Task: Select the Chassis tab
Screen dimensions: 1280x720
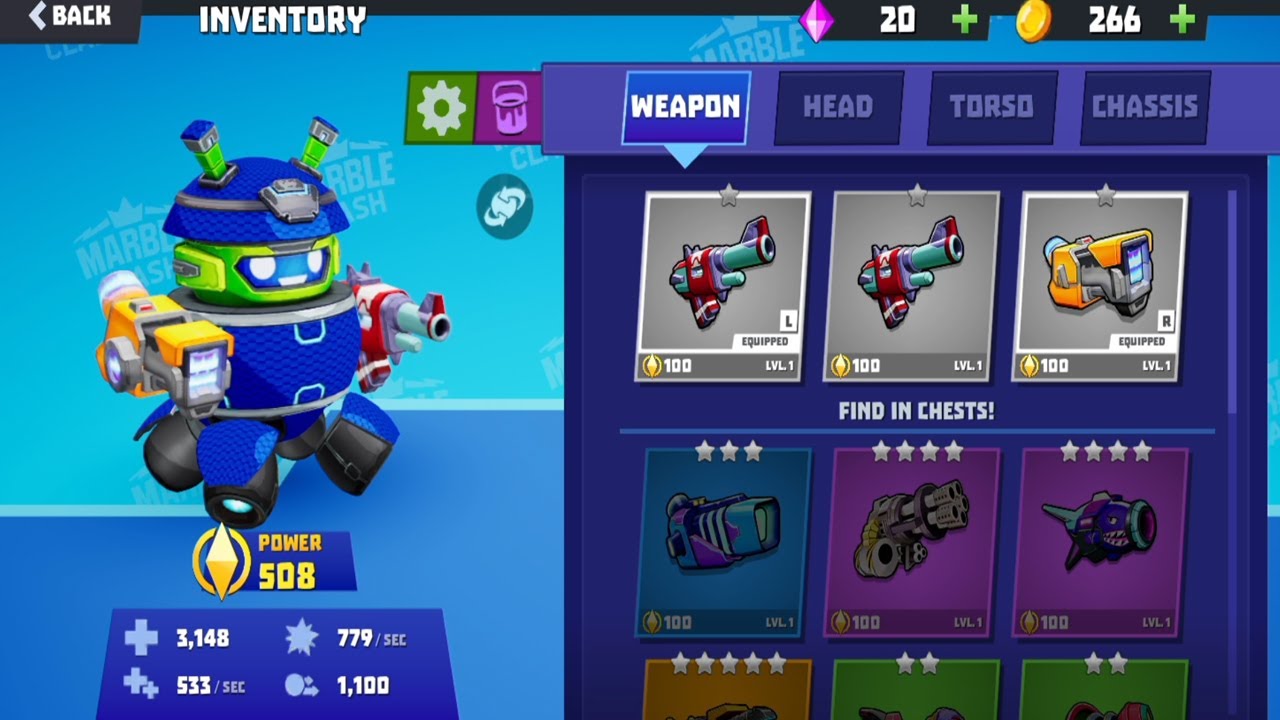Action: (1145, 107)
